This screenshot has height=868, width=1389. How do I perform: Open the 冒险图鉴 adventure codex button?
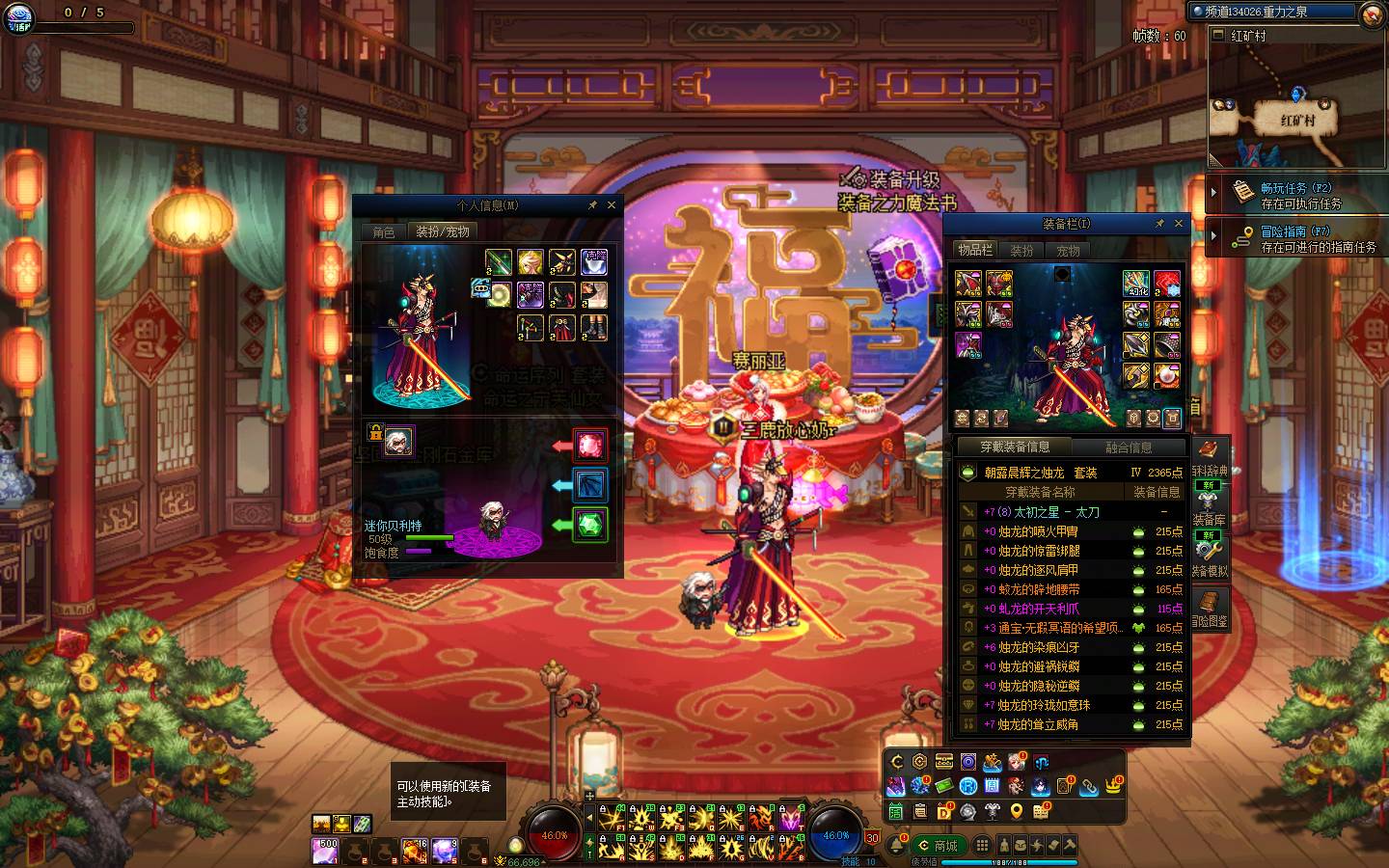pos(1209,609)
